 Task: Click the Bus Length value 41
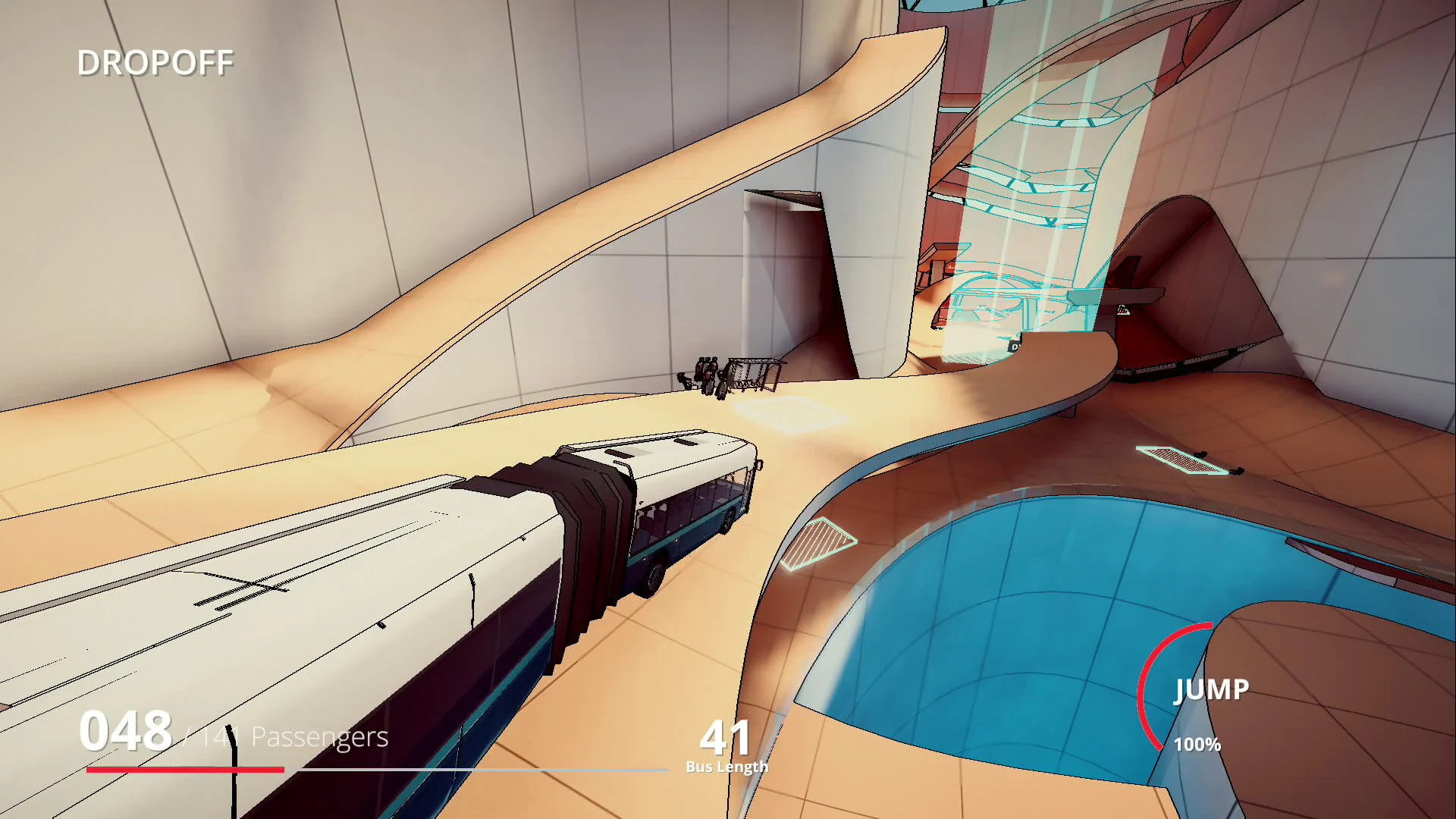725,736
